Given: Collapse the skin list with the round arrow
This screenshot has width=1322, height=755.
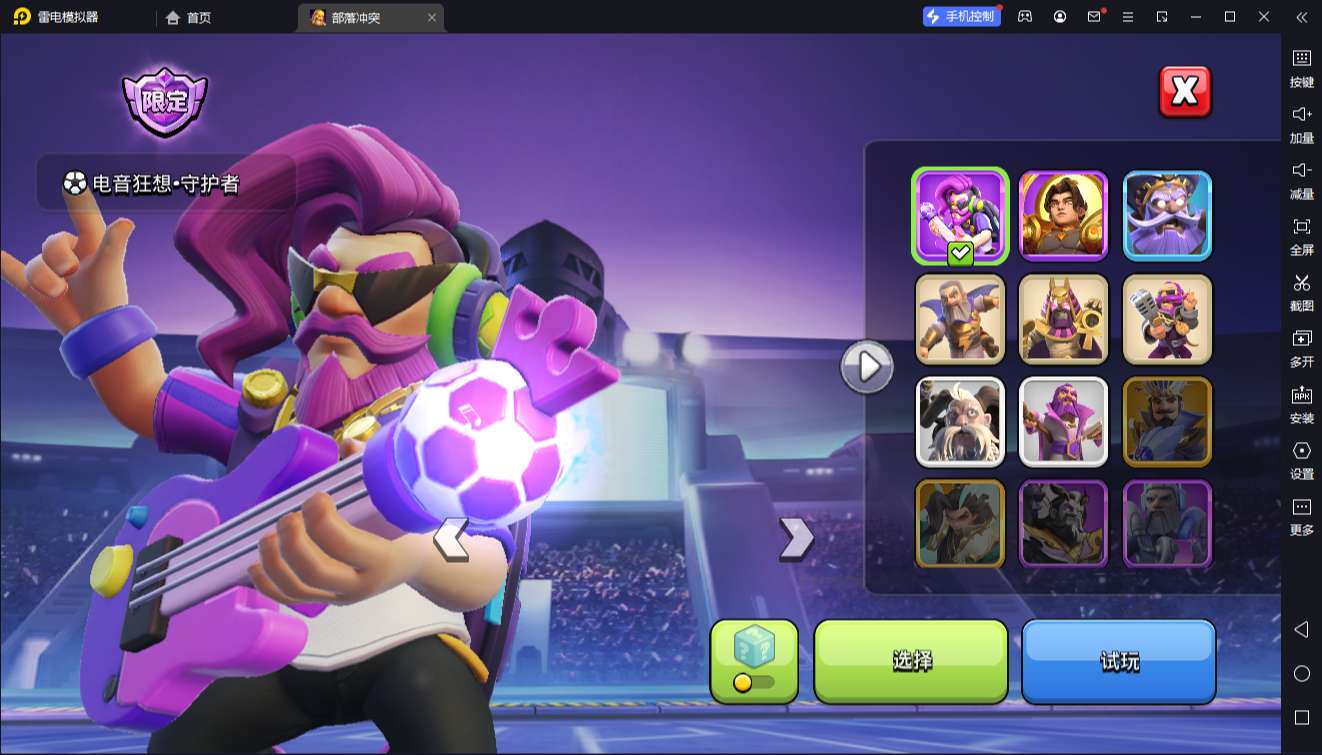Looking at the screenshot, I should click(866, 367).
